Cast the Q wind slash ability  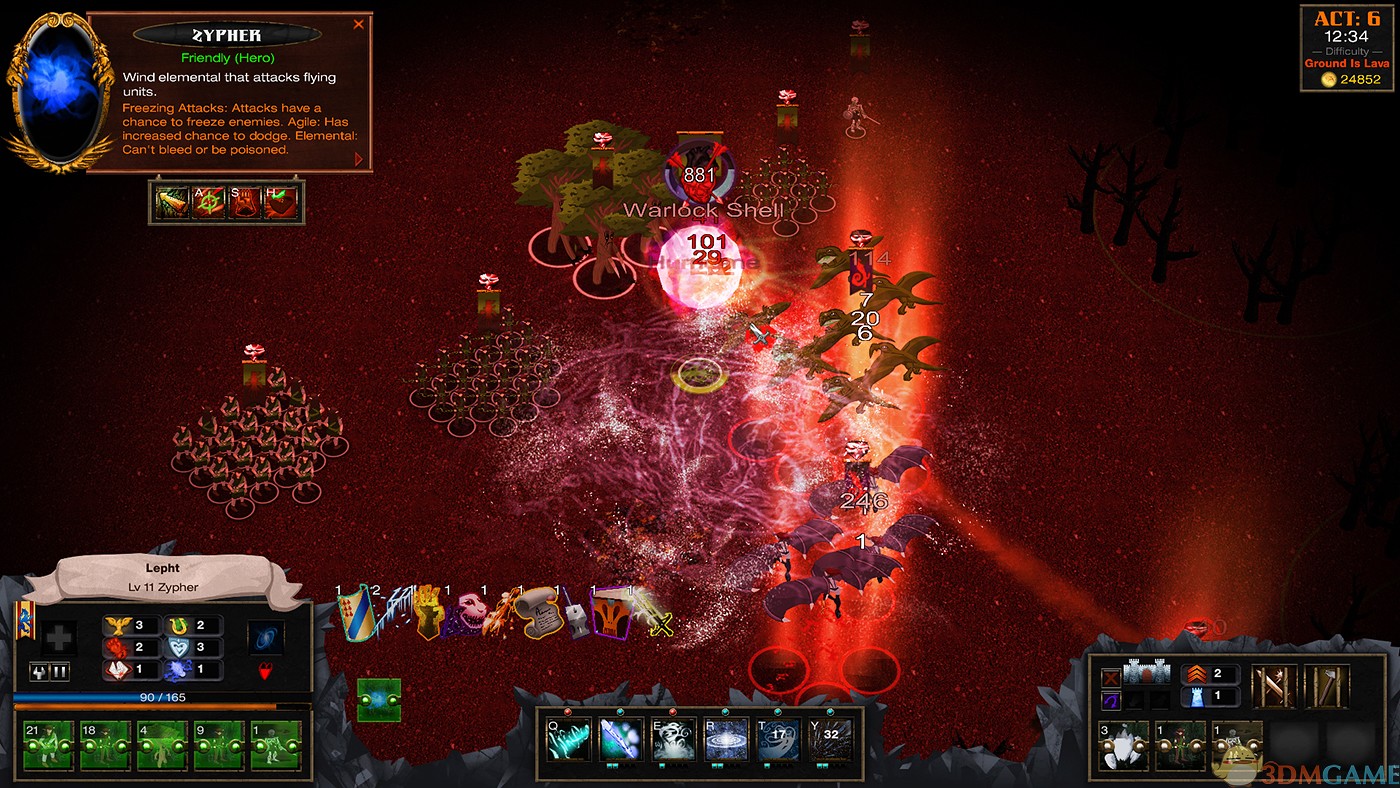567,739
